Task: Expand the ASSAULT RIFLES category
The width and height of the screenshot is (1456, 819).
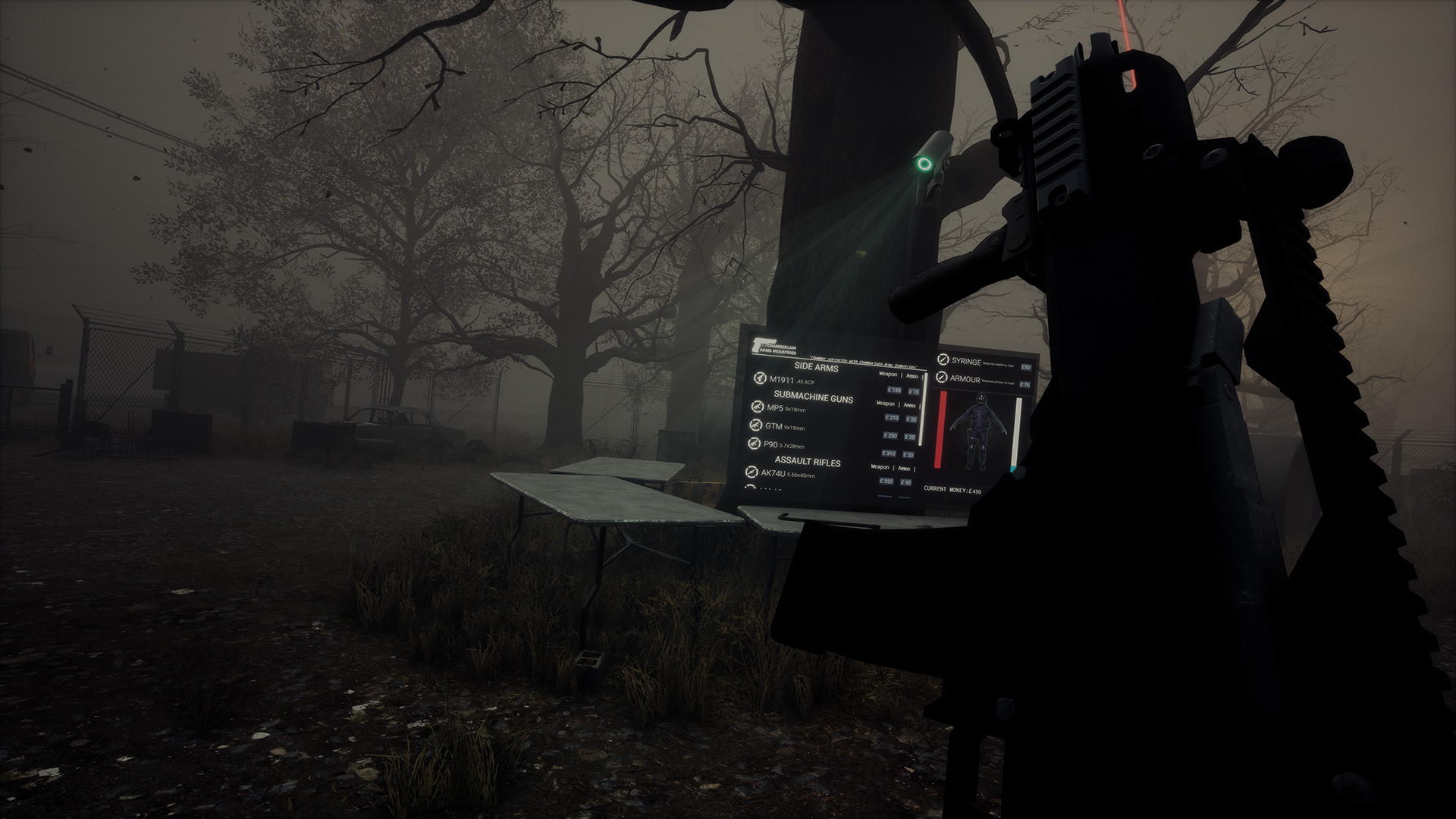Action: point(808,460)
